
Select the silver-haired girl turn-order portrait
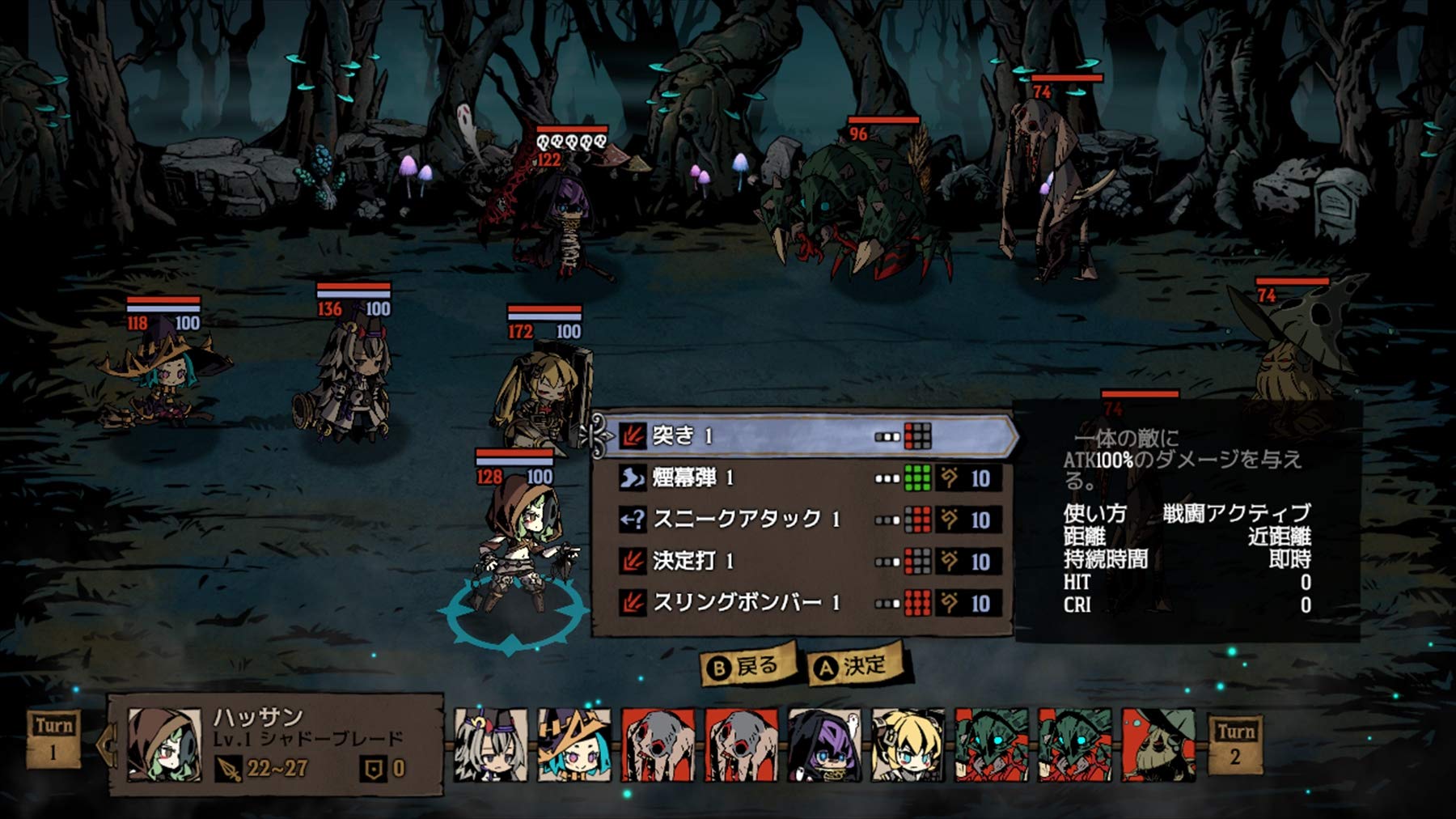[490, 745]
